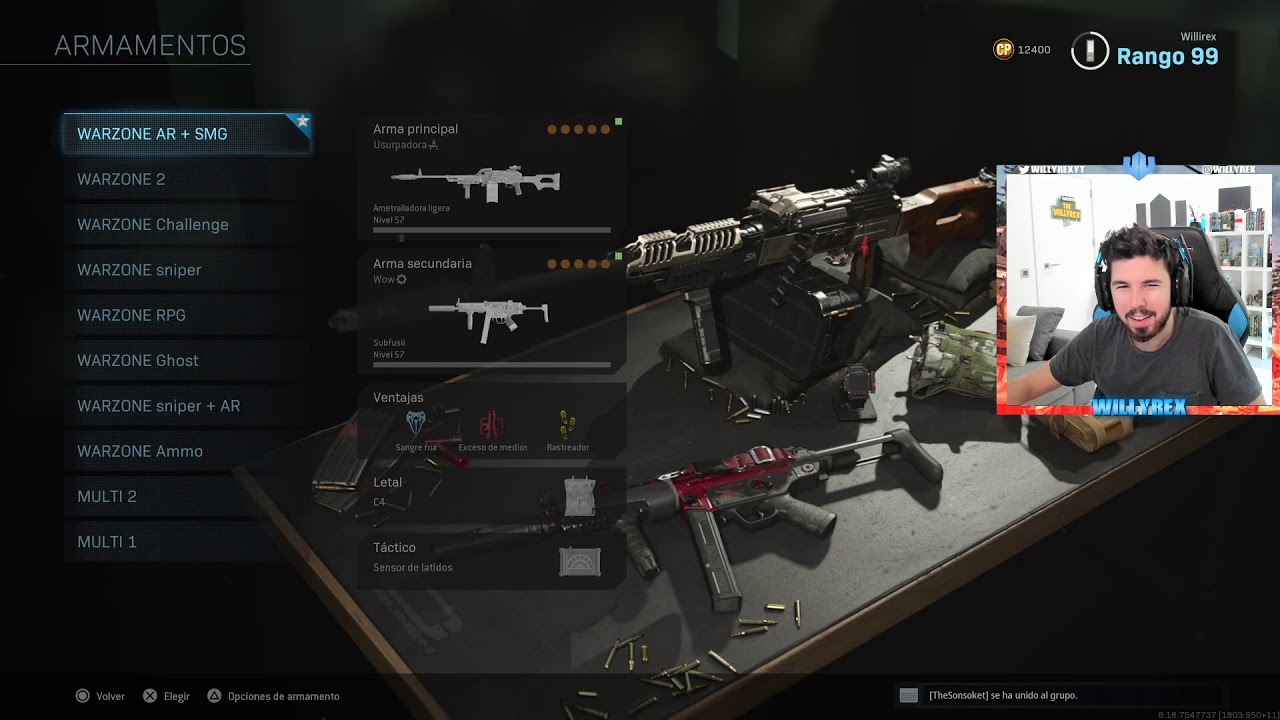Open the Arma principal weapon panel
Screen dimensions: 1280x720
click(491, 178)
